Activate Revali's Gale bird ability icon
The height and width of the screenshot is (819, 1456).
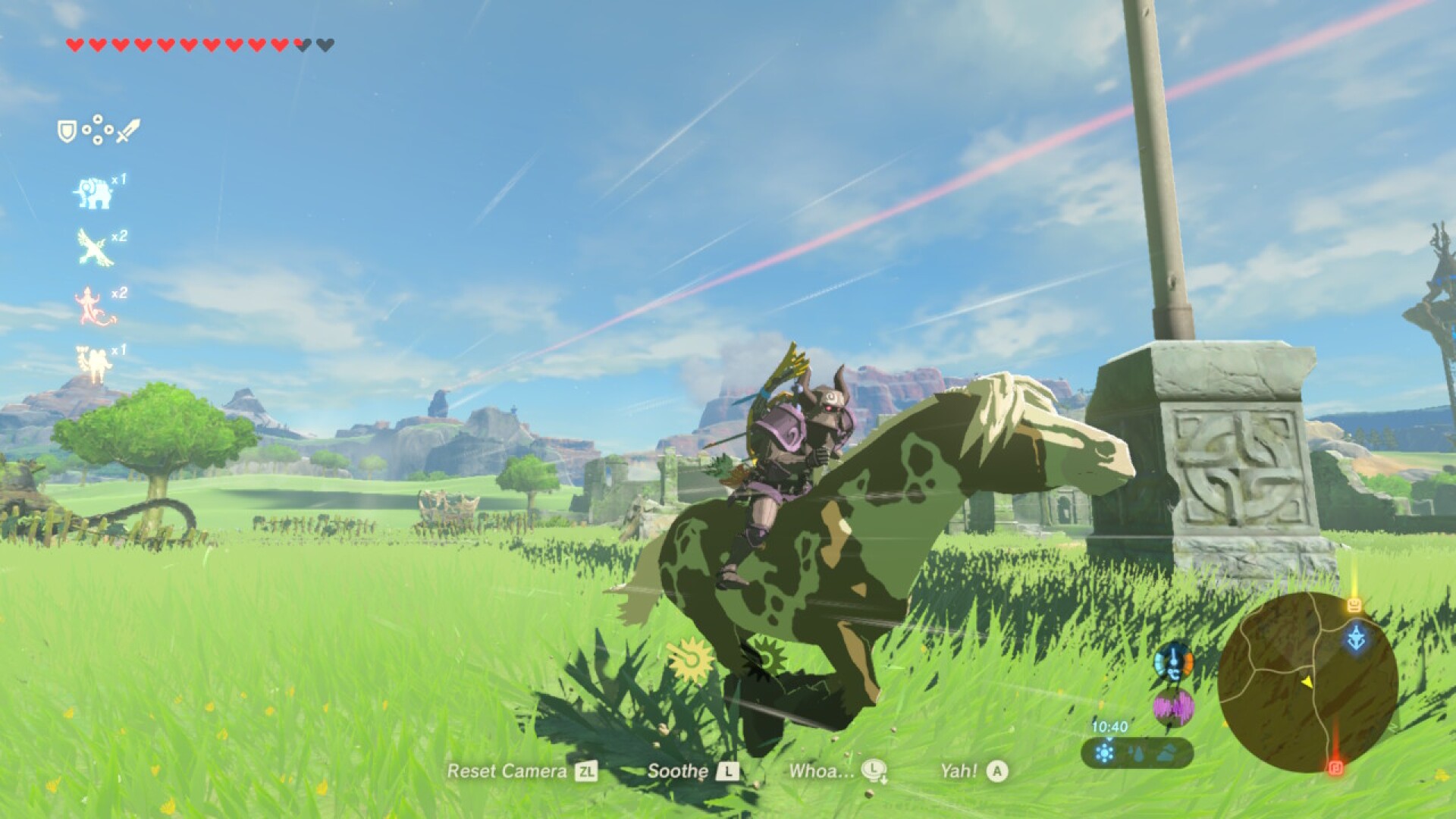[93, 244]
